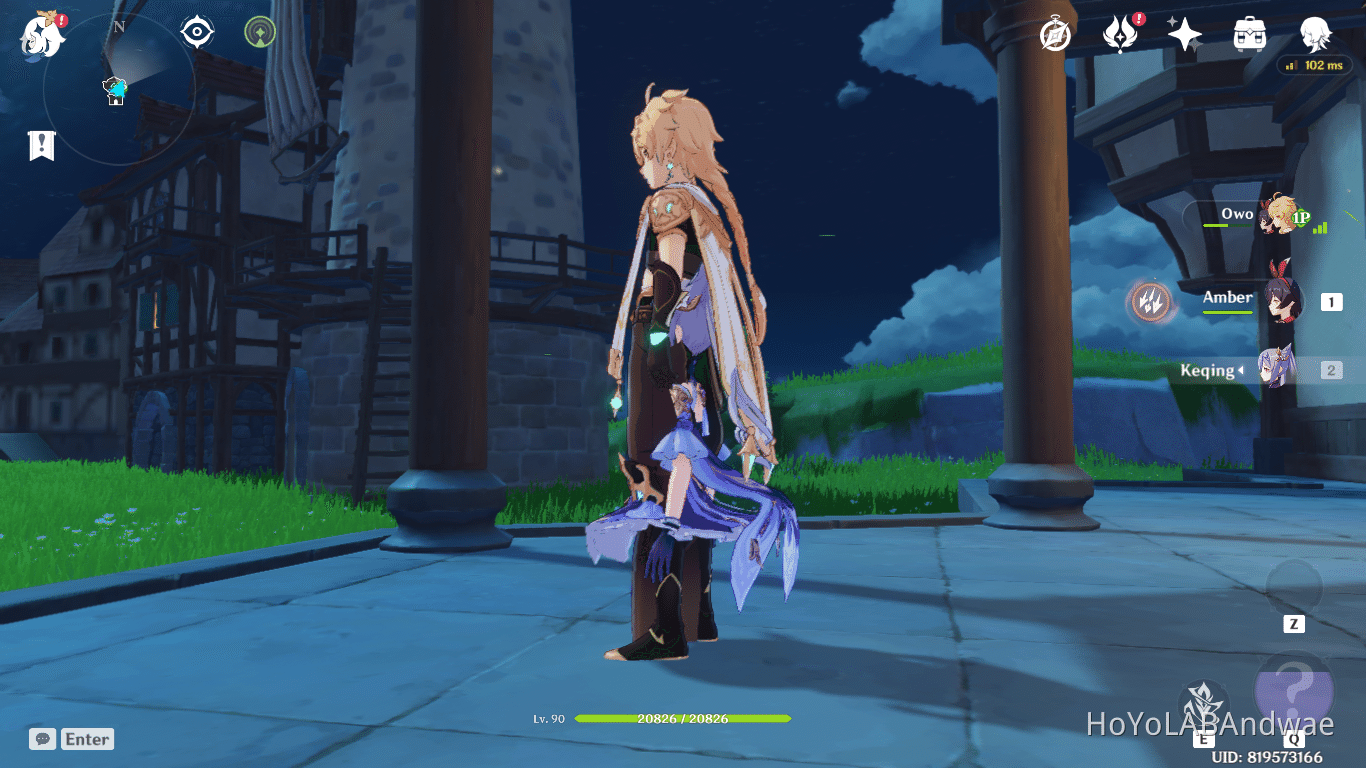Open the inventory backpack icon
The height and width of the screenshot is (768, 1366).
(x=1249, y=33)
